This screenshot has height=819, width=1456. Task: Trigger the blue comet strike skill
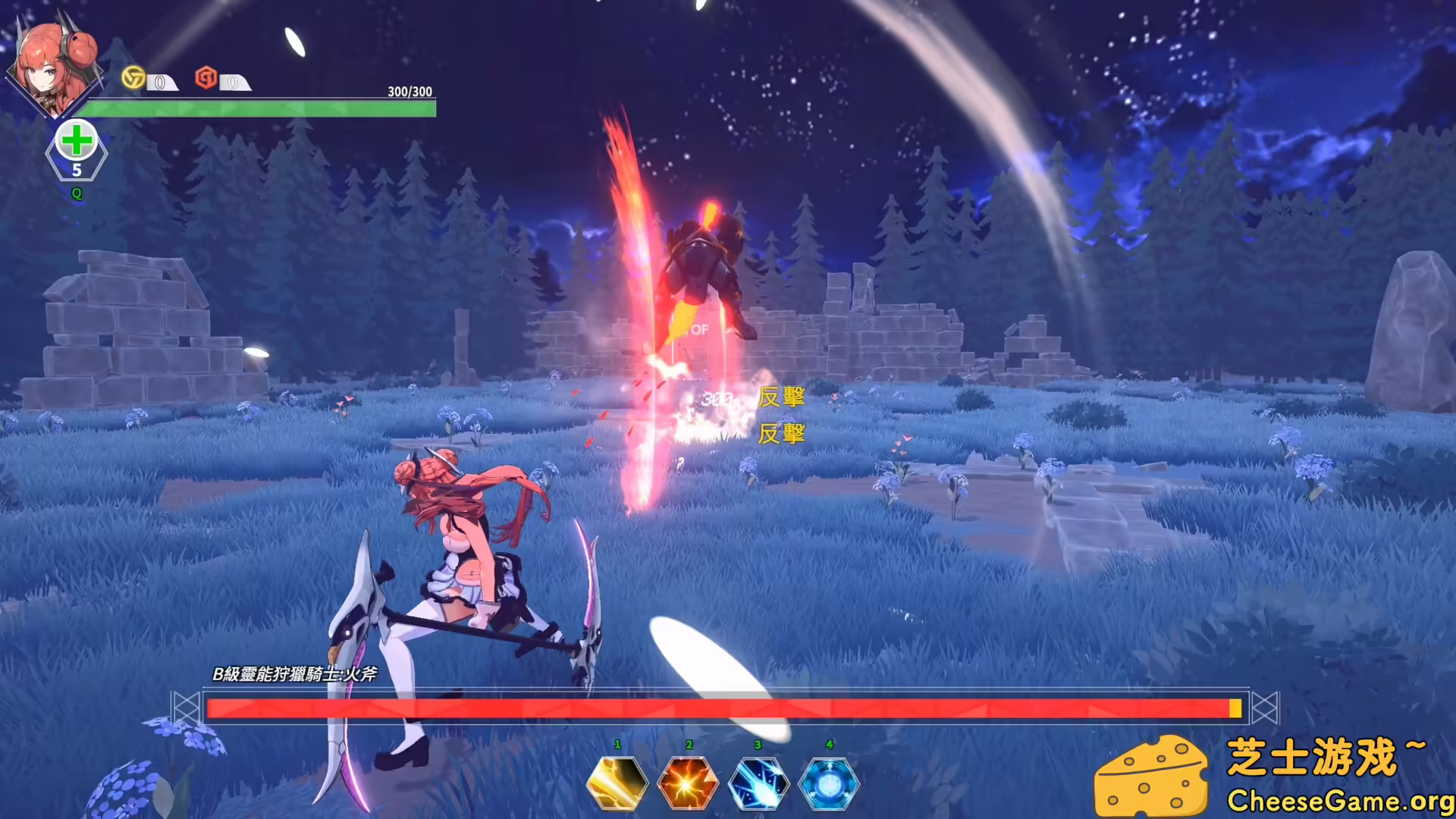[758, 783]
